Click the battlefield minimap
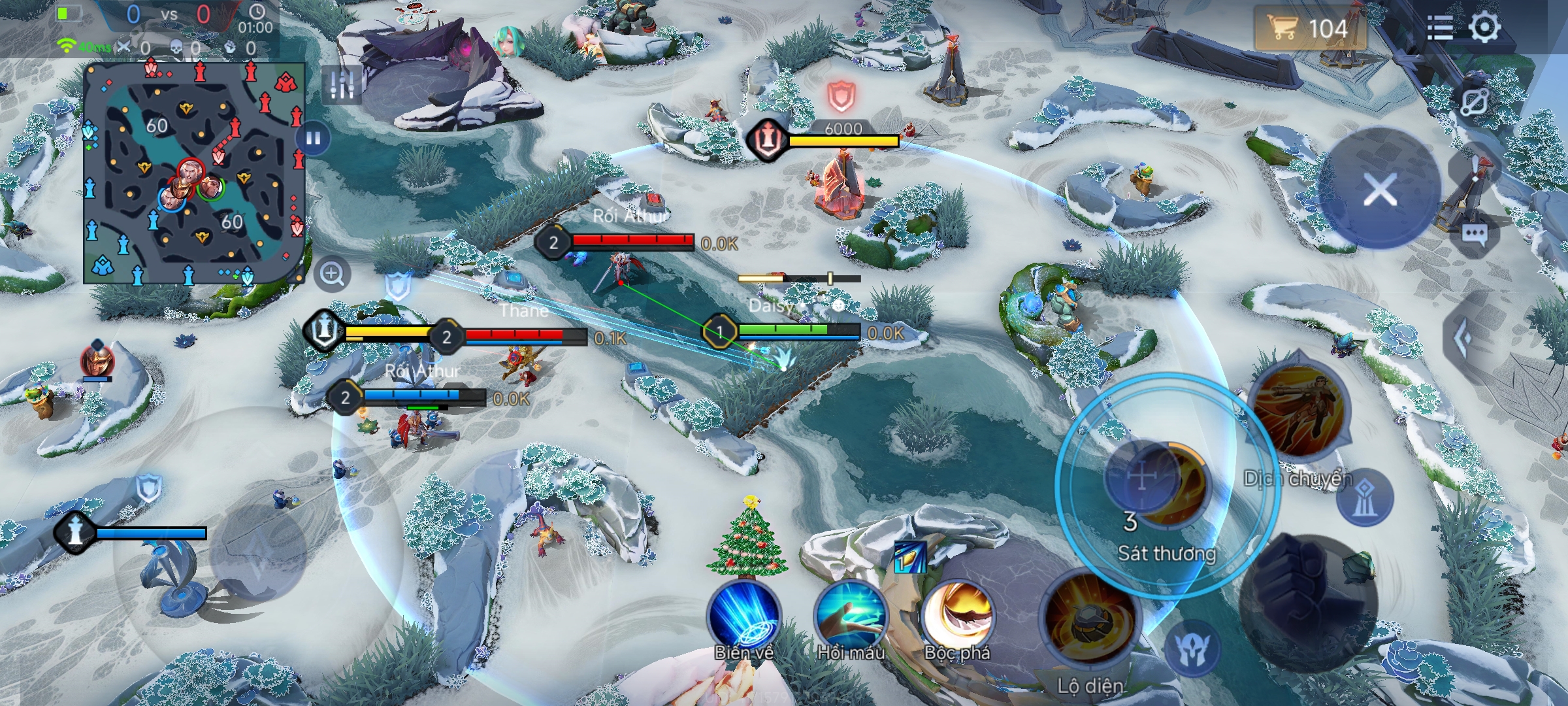 (194, 173)
